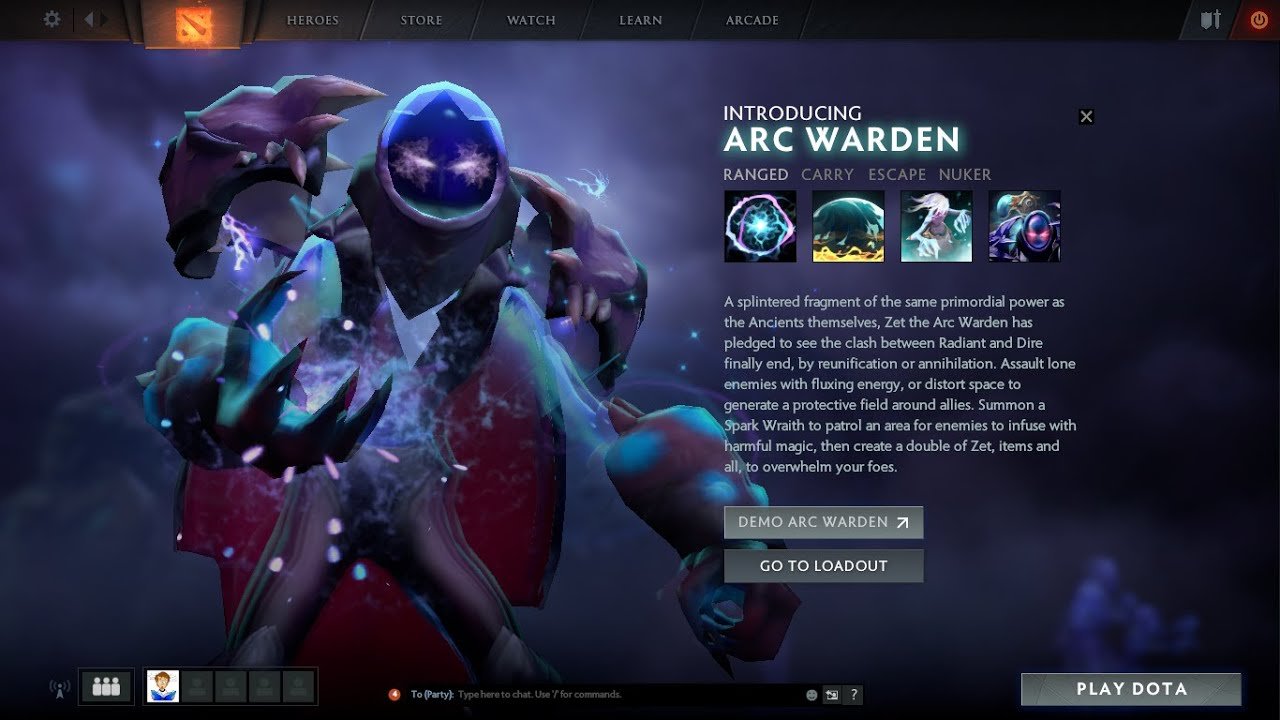Open the settings gear menu

pos(52,20)
